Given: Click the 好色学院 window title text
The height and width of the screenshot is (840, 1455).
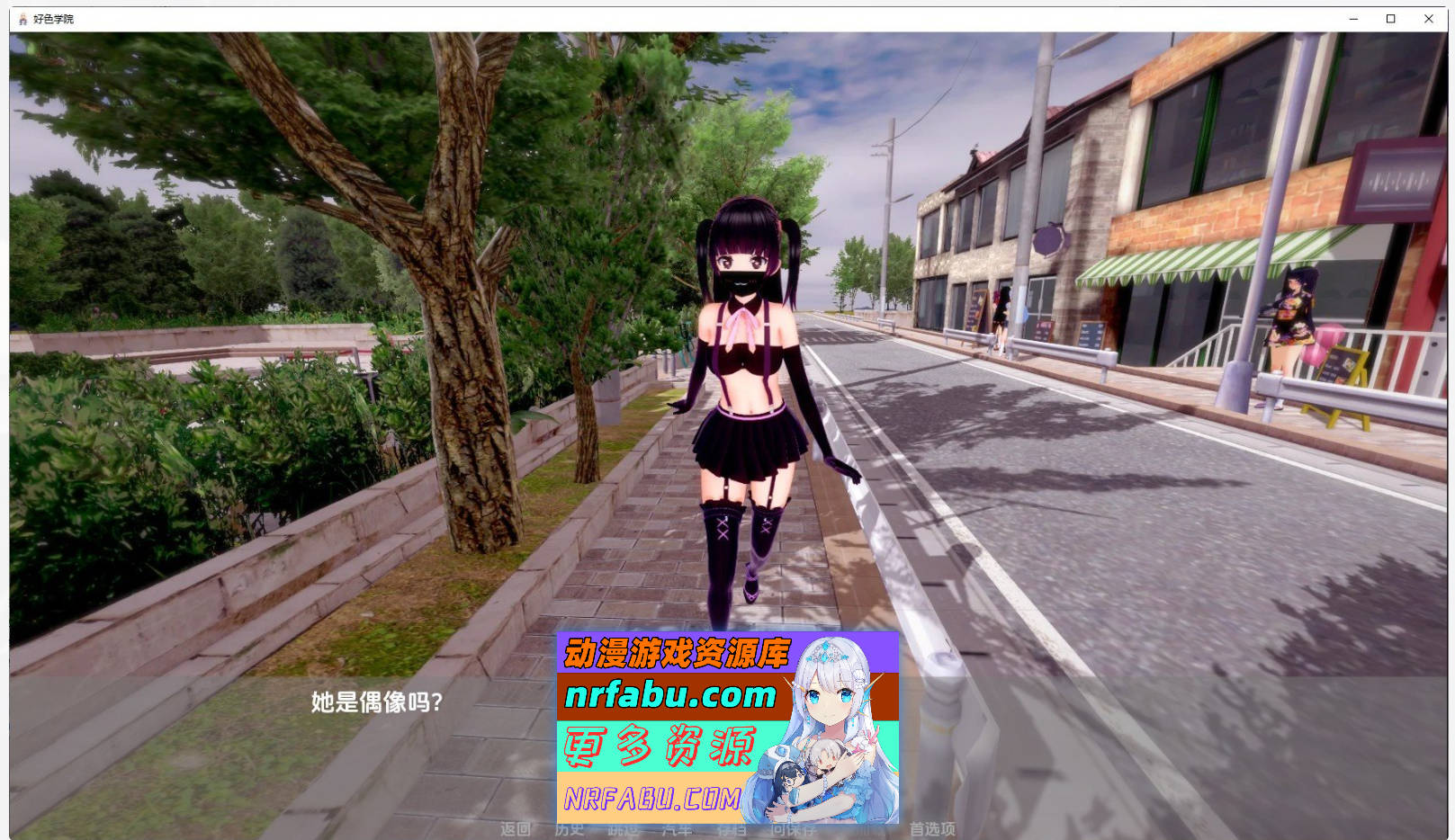Looking at the screenshot, I should [x=52, y=18].
